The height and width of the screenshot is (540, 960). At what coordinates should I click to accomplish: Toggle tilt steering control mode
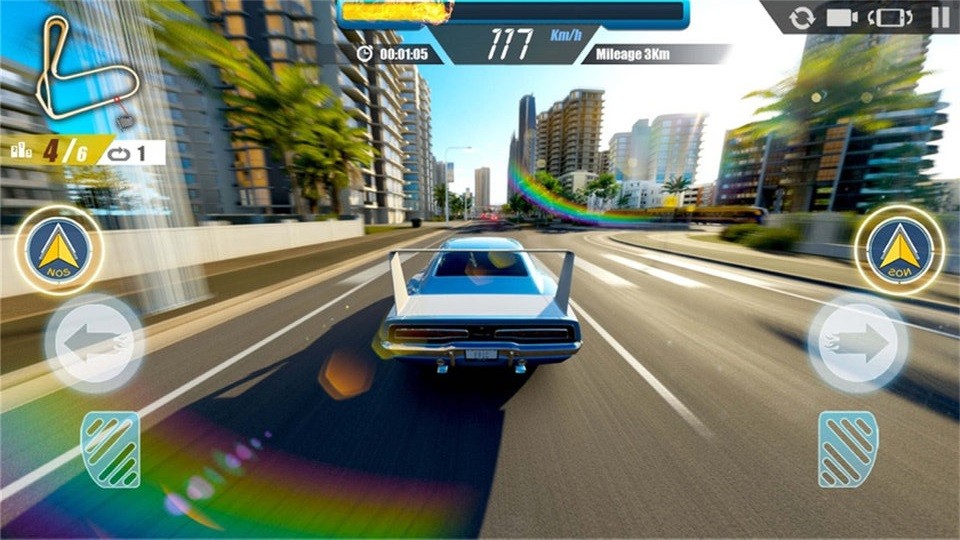click(890, 17)
